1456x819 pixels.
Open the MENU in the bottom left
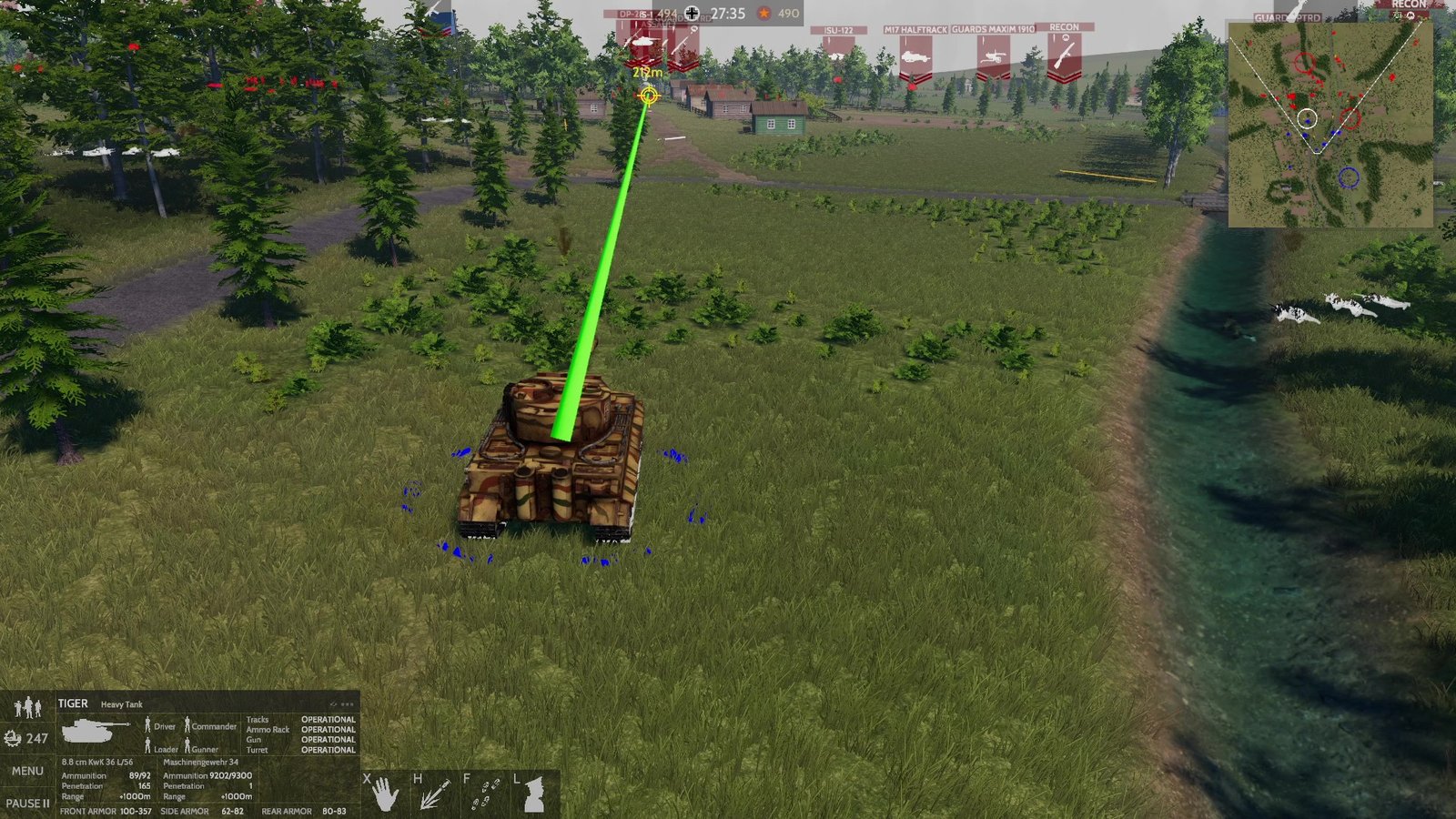point(27,770)
